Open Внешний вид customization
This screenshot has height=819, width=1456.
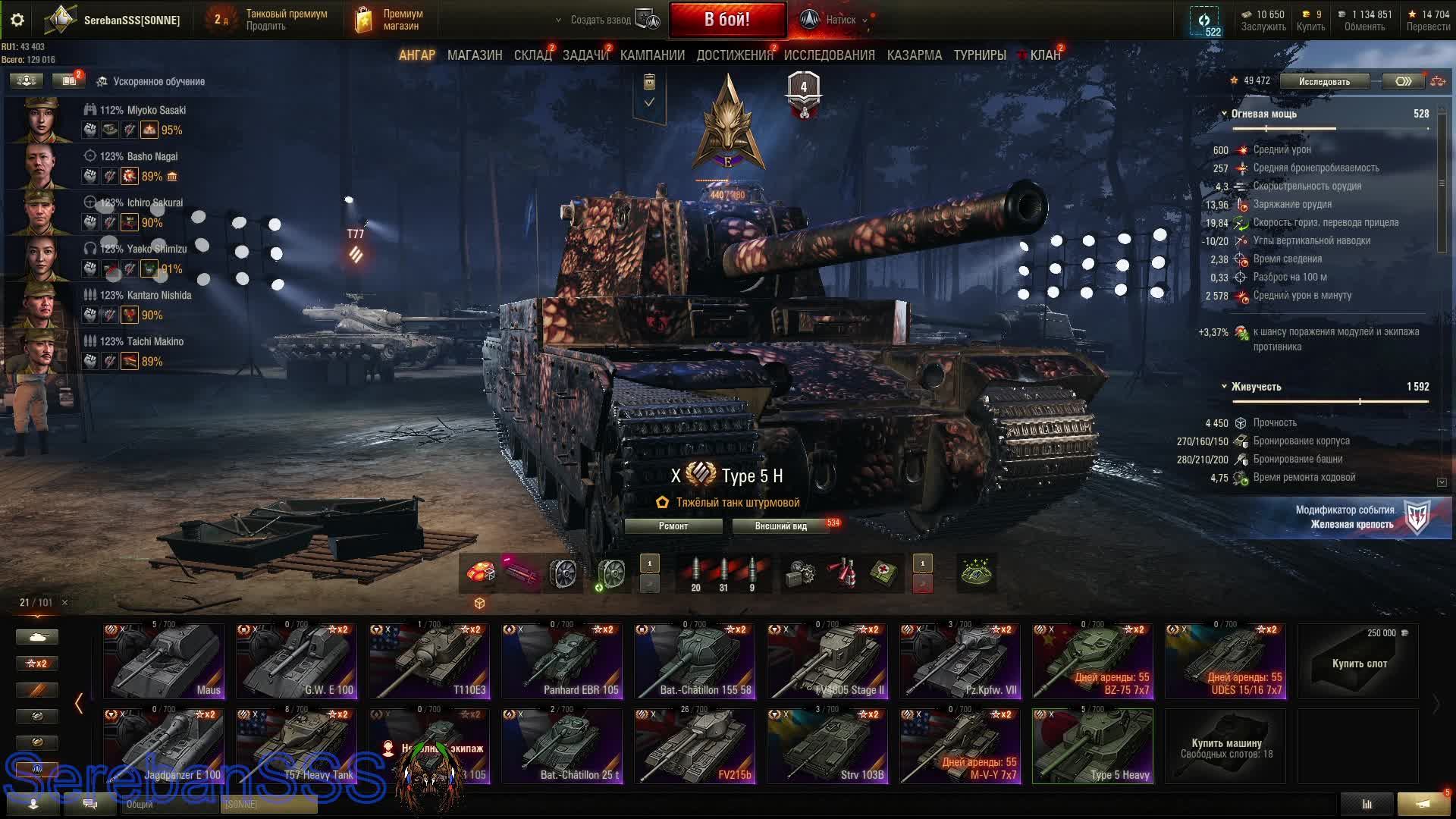(x=780, y=526)
